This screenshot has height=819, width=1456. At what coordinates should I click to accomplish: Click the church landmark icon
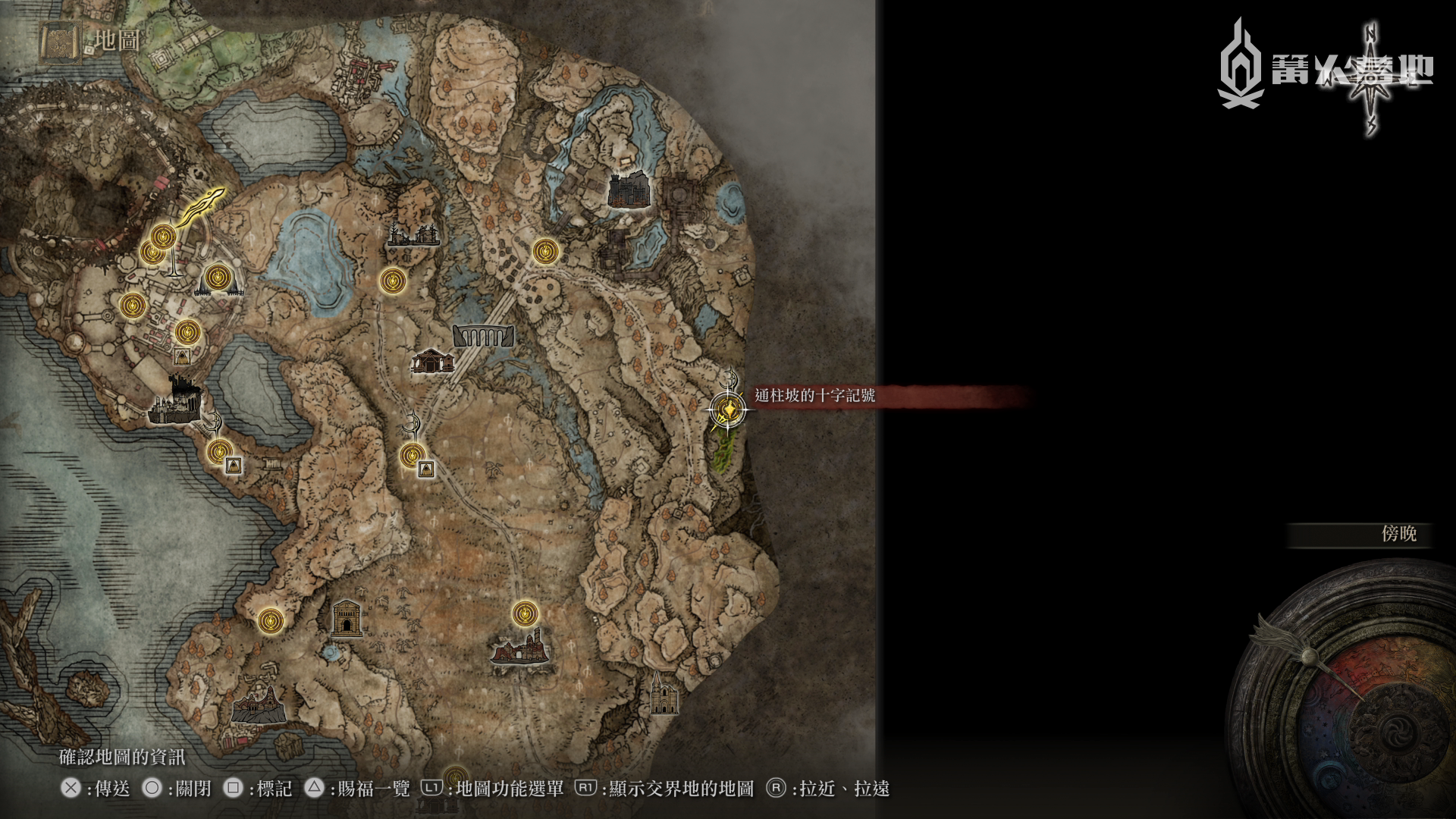[664, 694]
